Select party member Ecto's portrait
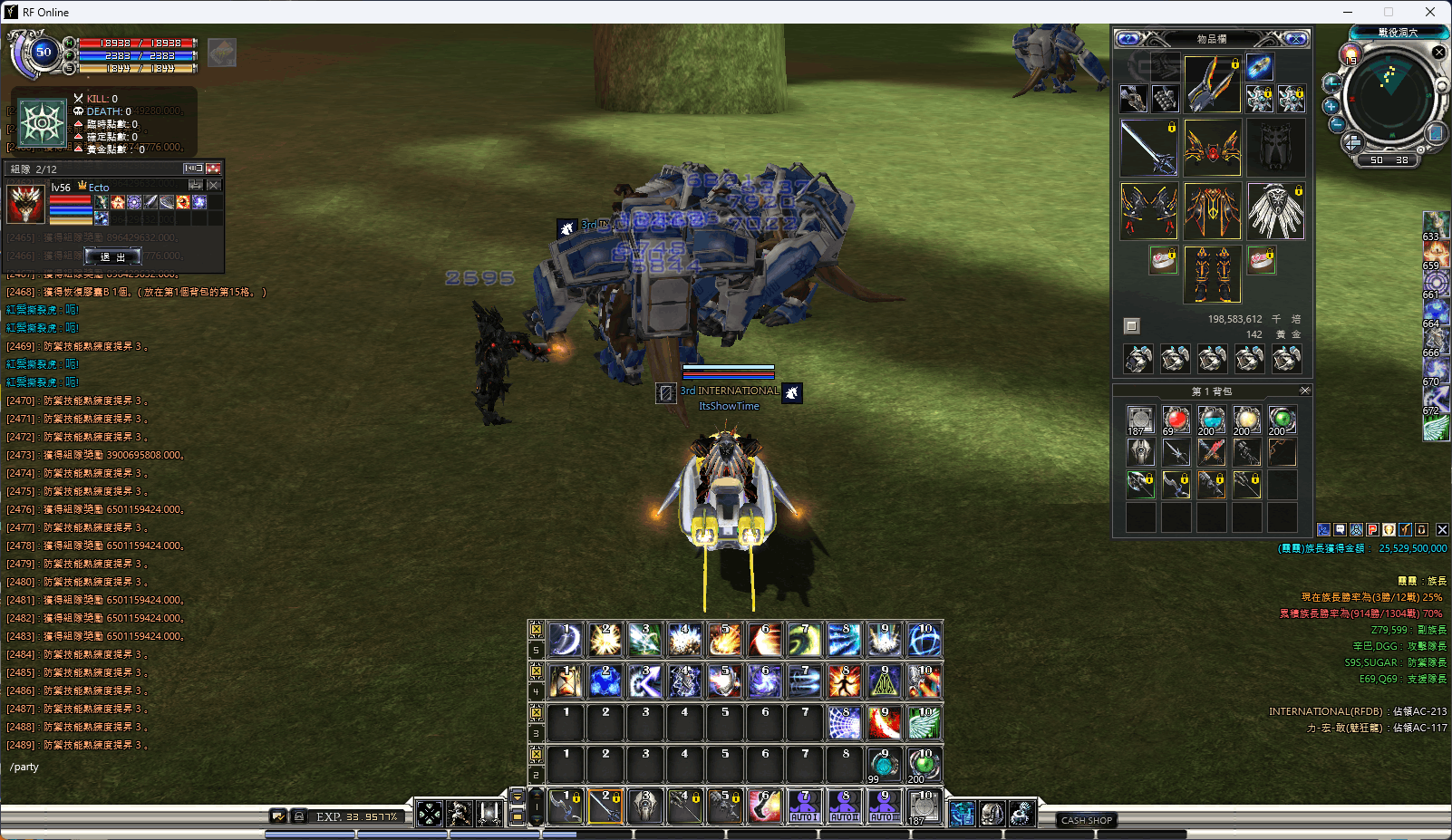 click(25, 204)
